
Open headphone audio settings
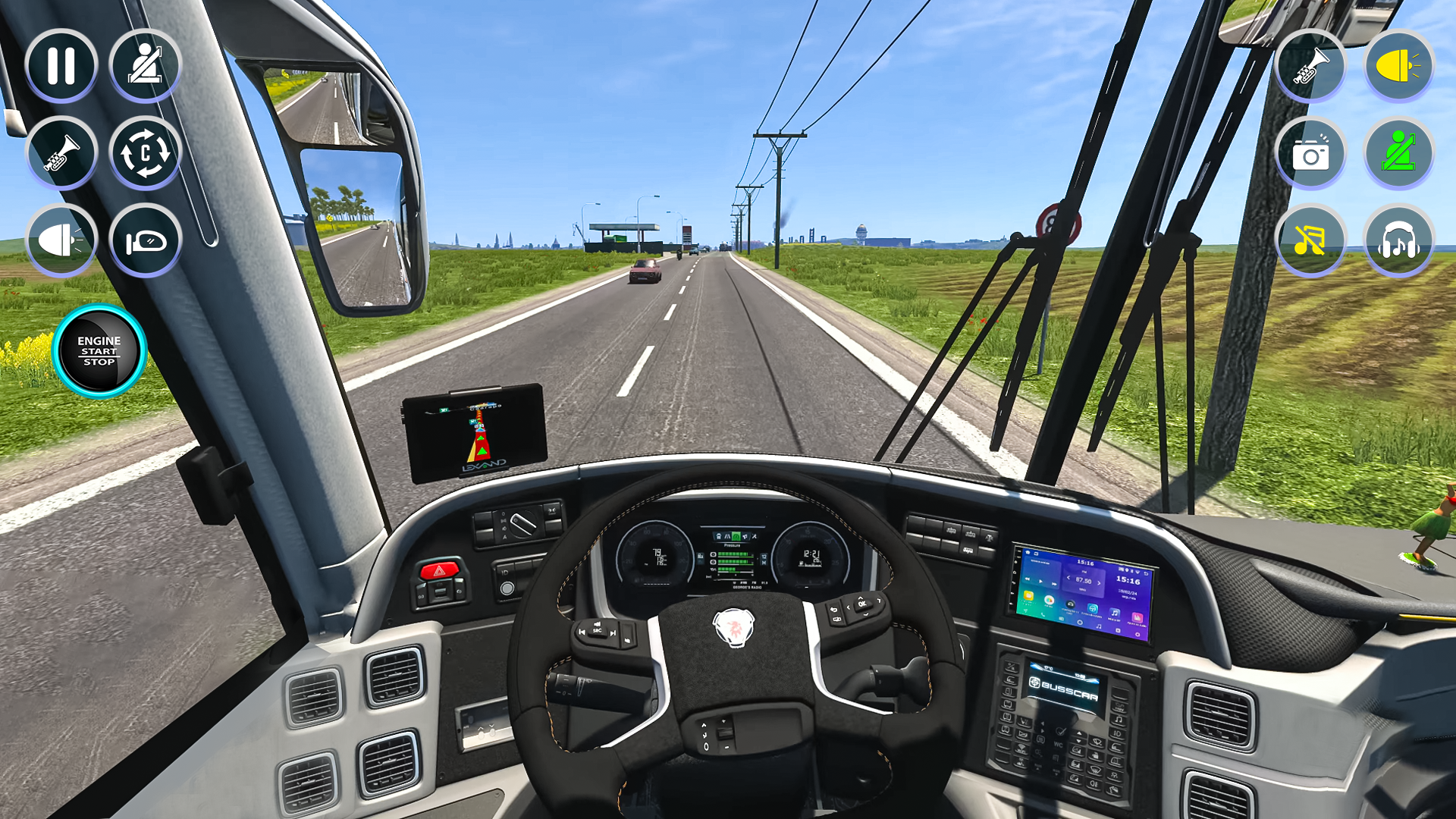click(1399, 240)
